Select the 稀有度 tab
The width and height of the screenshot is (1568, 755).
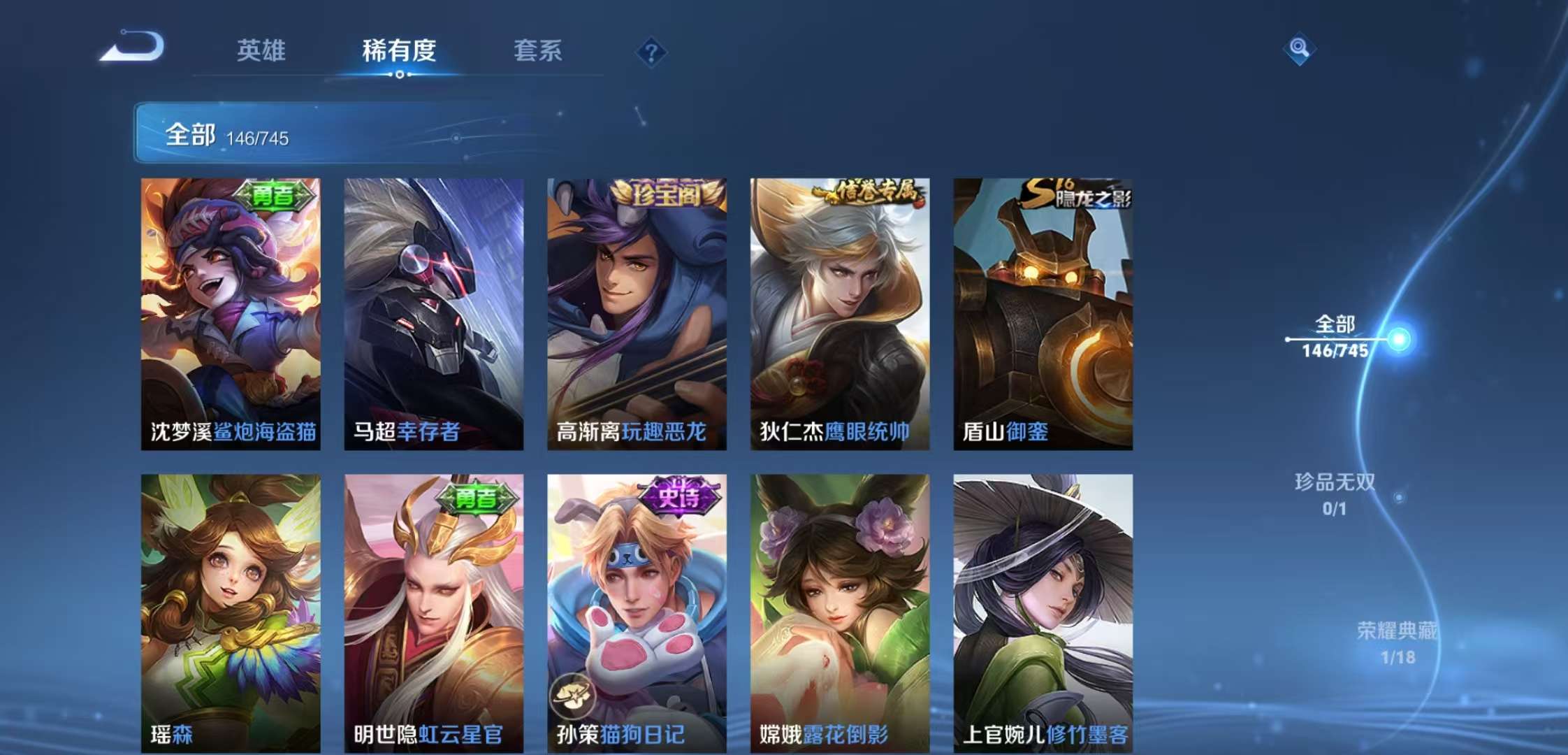[399, 50]
